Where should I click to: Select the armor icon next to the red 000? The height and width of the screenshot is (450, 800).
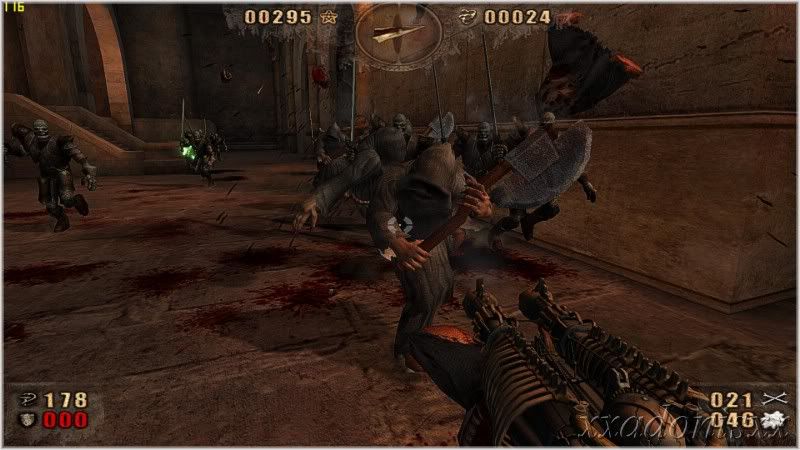click(24, 420)
